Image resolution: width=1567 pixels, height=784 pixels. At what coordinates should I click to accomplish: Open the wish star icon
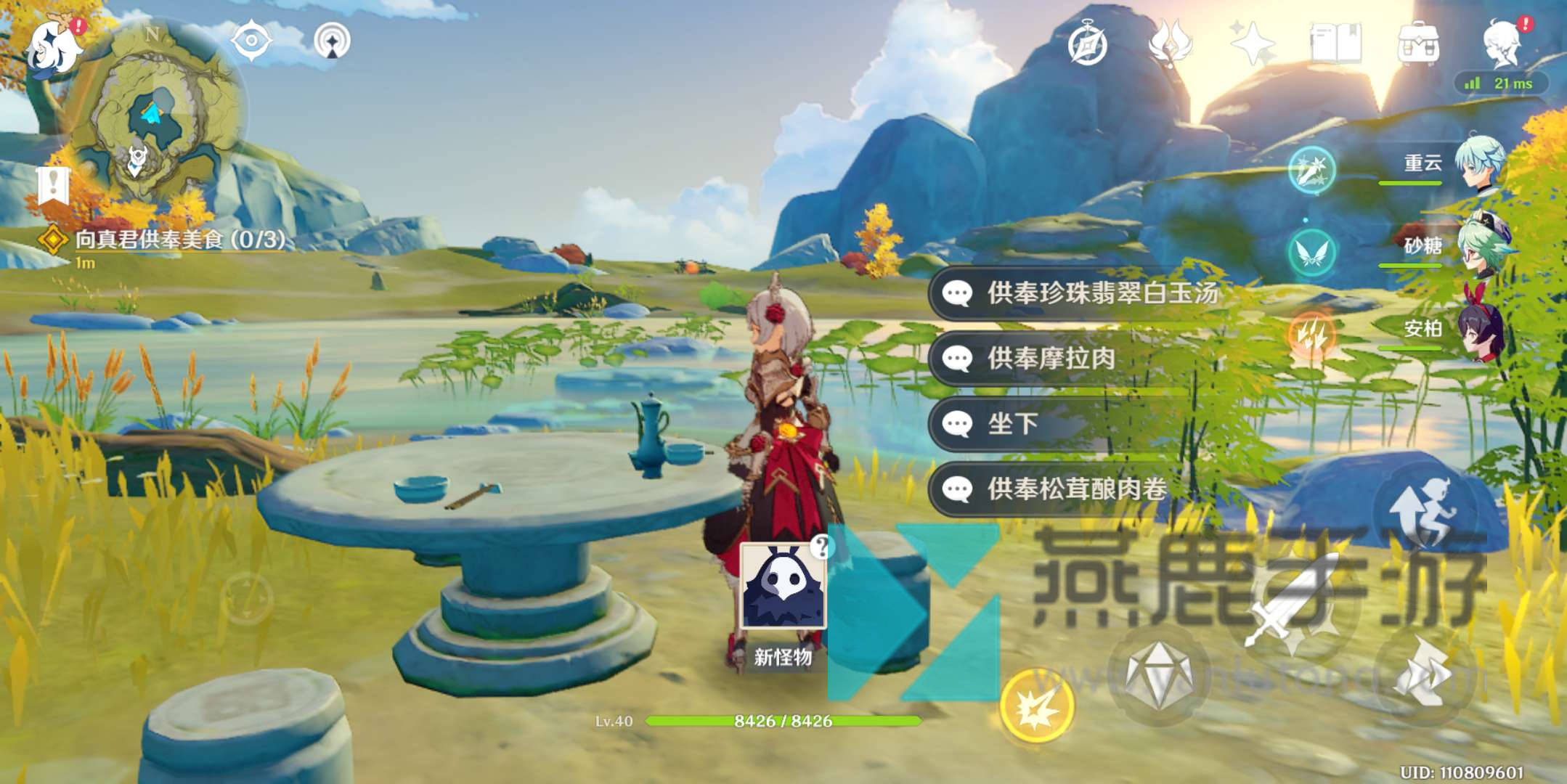click(1251, 44)
